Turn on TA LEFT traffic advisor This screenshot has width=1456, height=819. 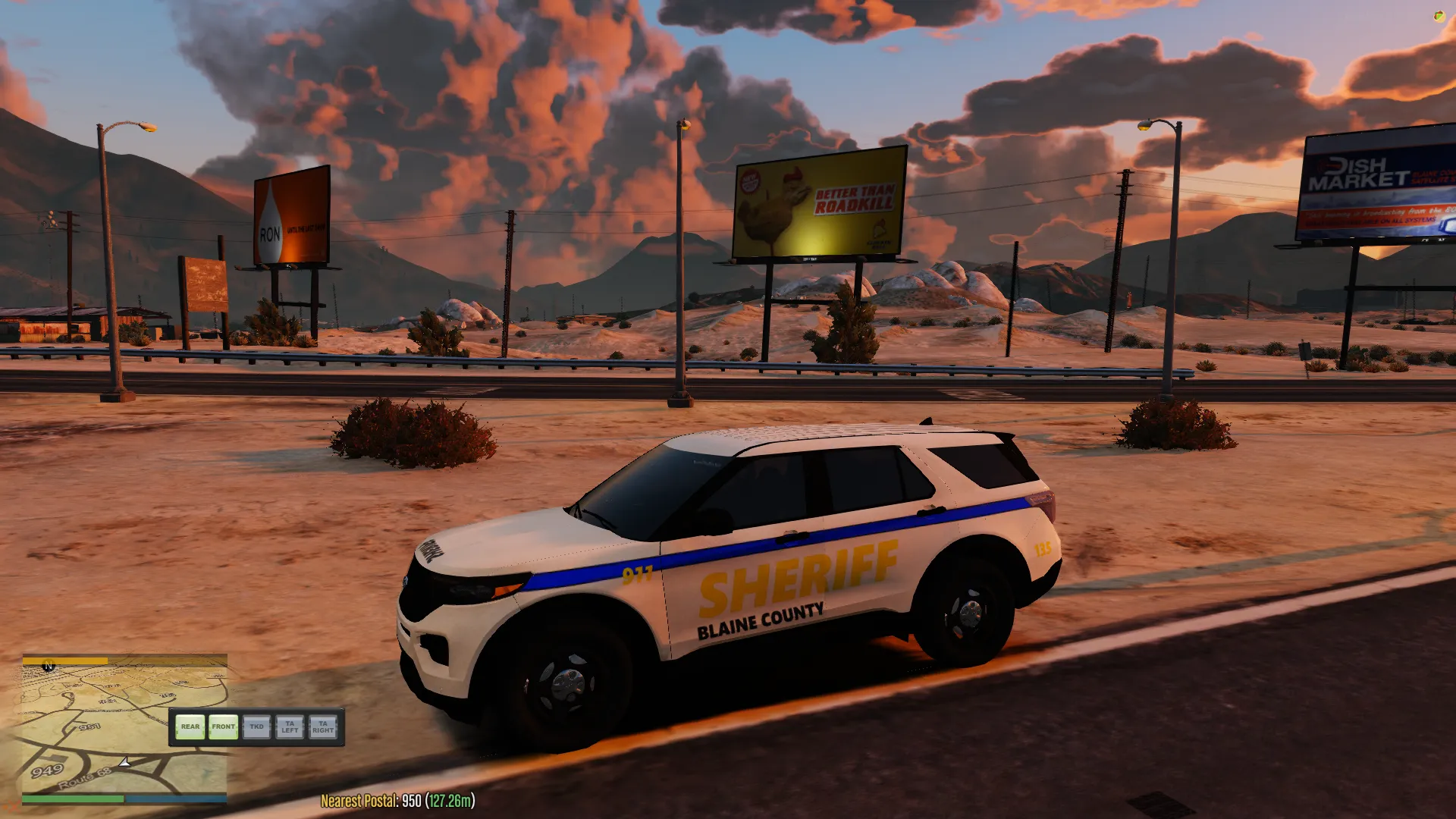tap(290, 727)
